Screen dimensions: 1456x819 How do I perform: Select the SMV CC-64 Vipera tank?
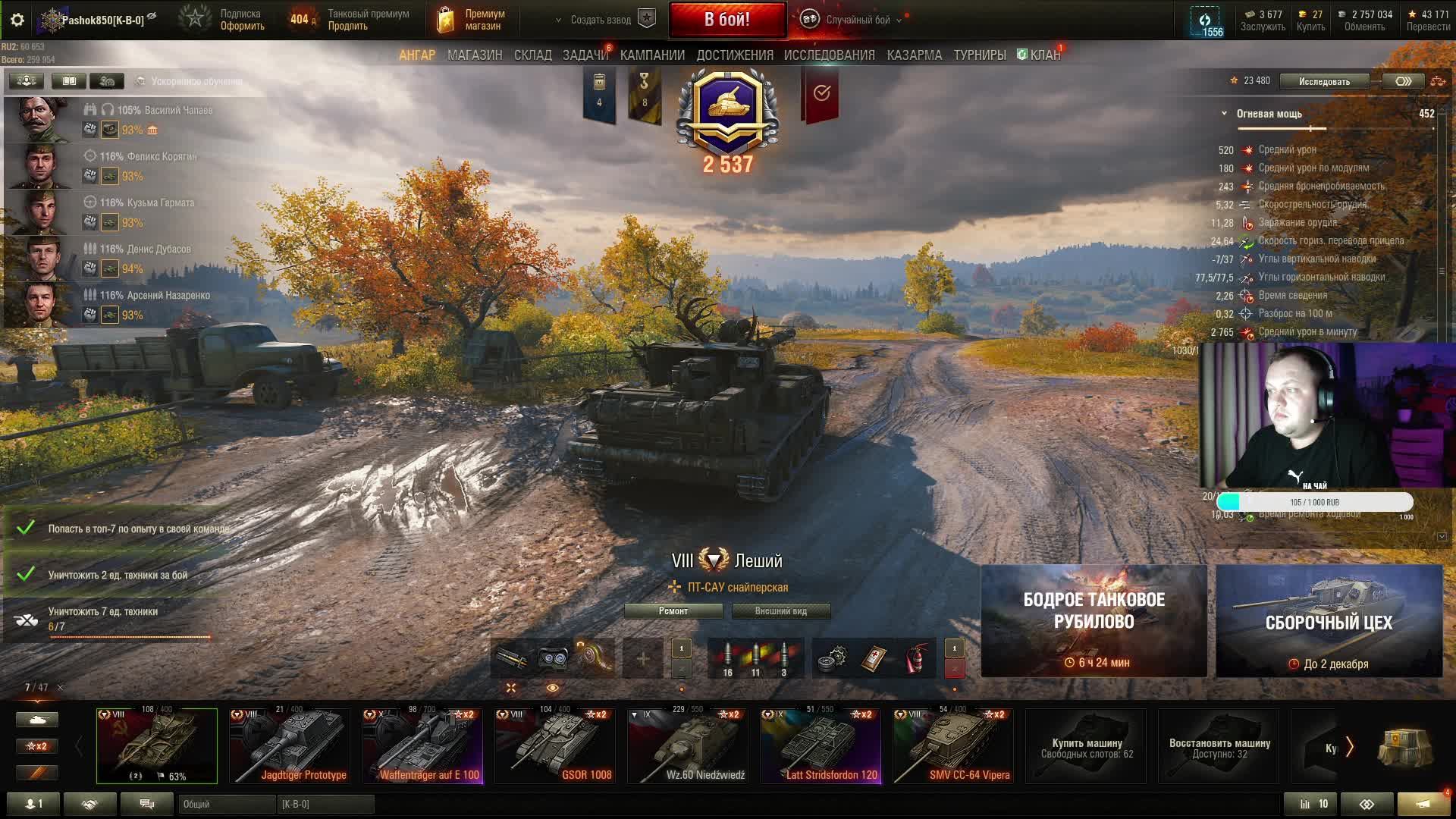pos(953,745)
